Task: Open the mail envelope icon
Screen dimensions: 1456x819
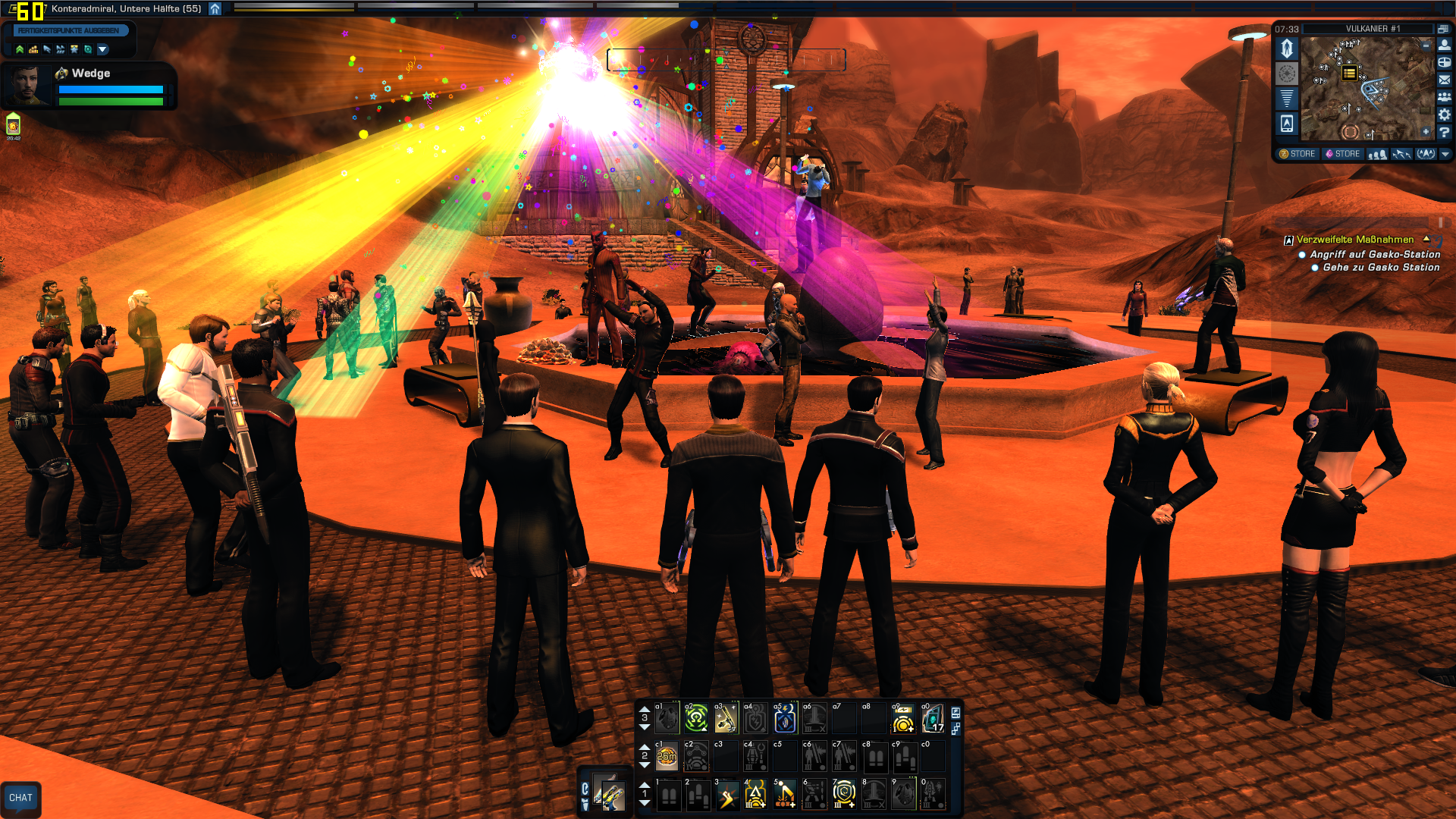Action: point(1445,80)
